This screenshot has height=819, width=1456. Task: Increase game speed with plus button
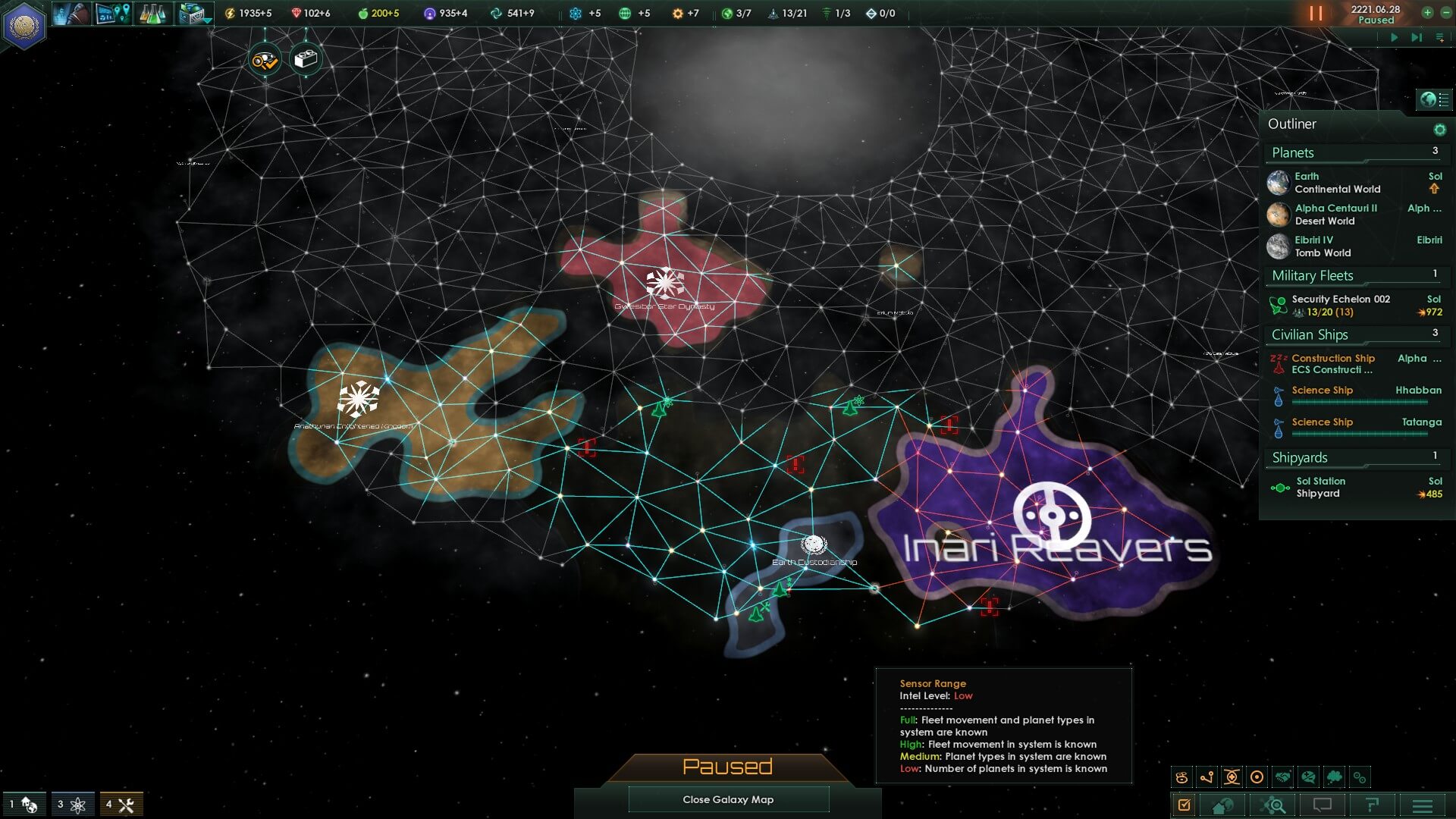tap(1427, 13)
